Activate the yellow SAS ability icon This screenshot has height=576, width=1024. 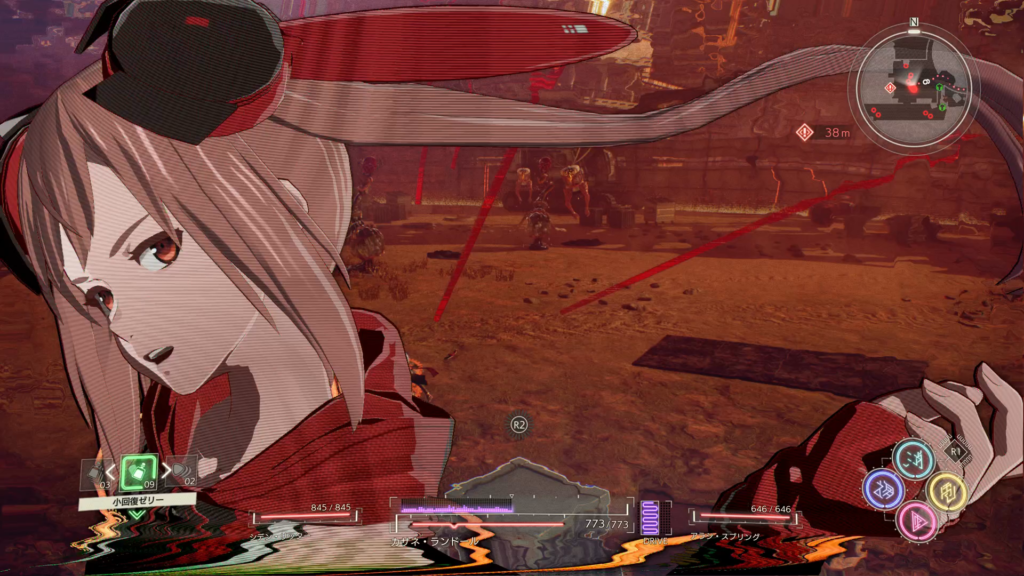pos(945,491)
